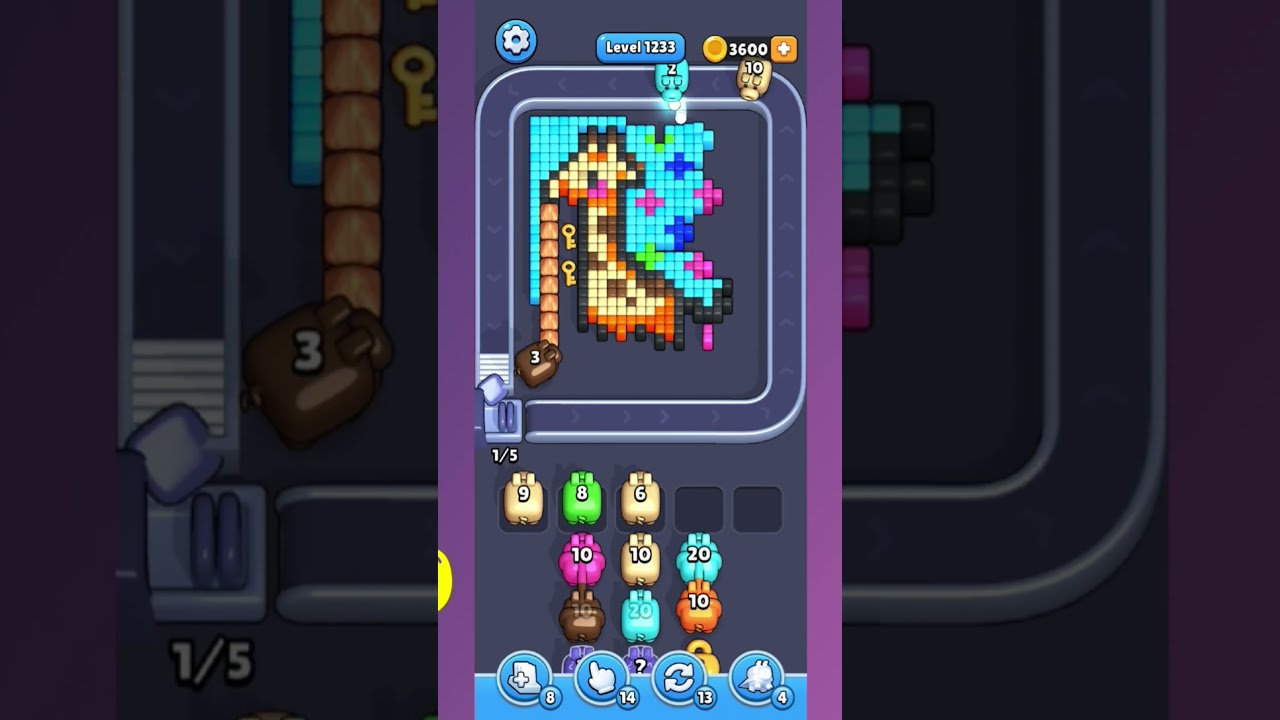Image resolution: width=1280 pixels, height=720 pixels.
Task: Pull the teal peg numbered 20
Action: point(700,558)
